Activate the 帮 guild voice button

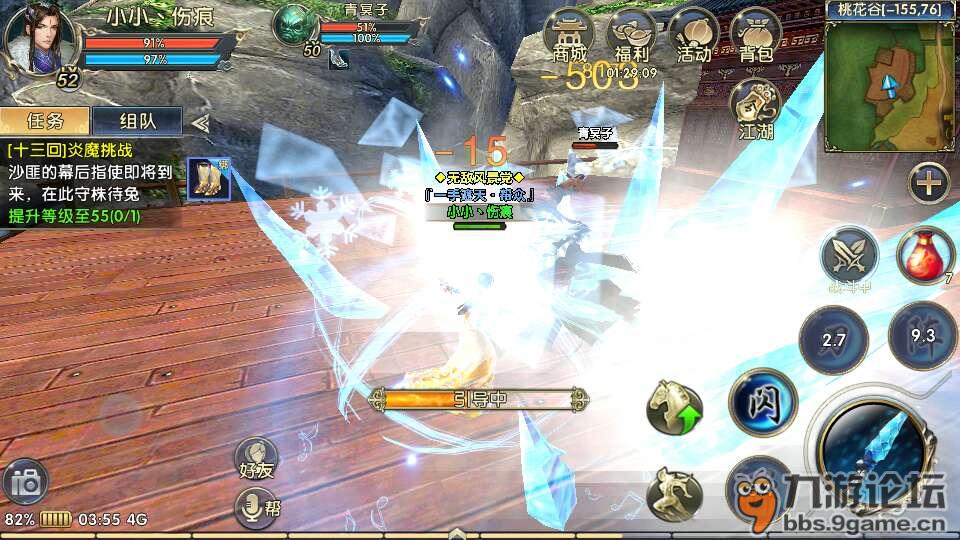tap(257, 509)
